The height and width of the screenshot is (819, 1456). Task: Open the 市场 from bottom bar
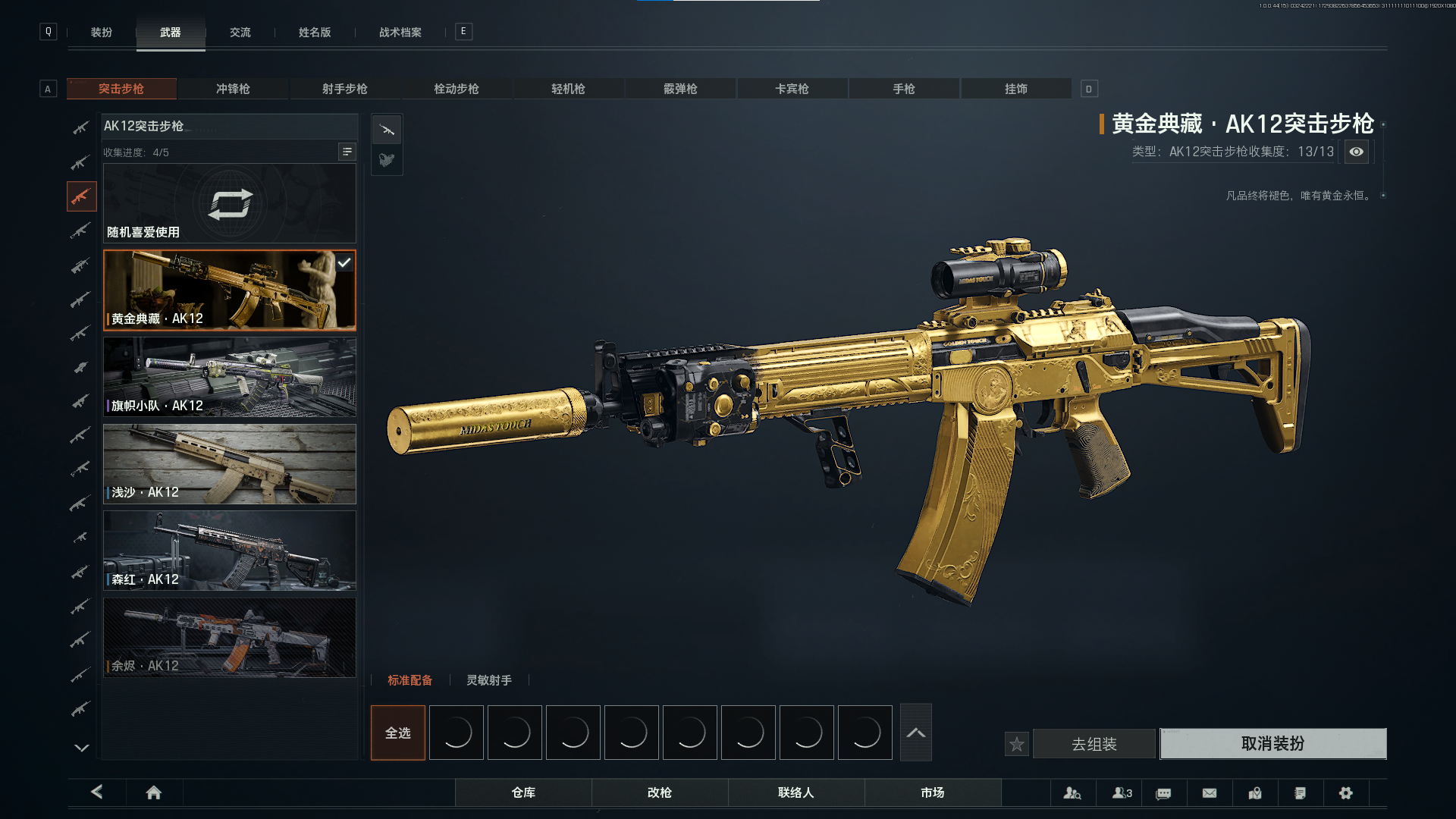click(932, 792)
